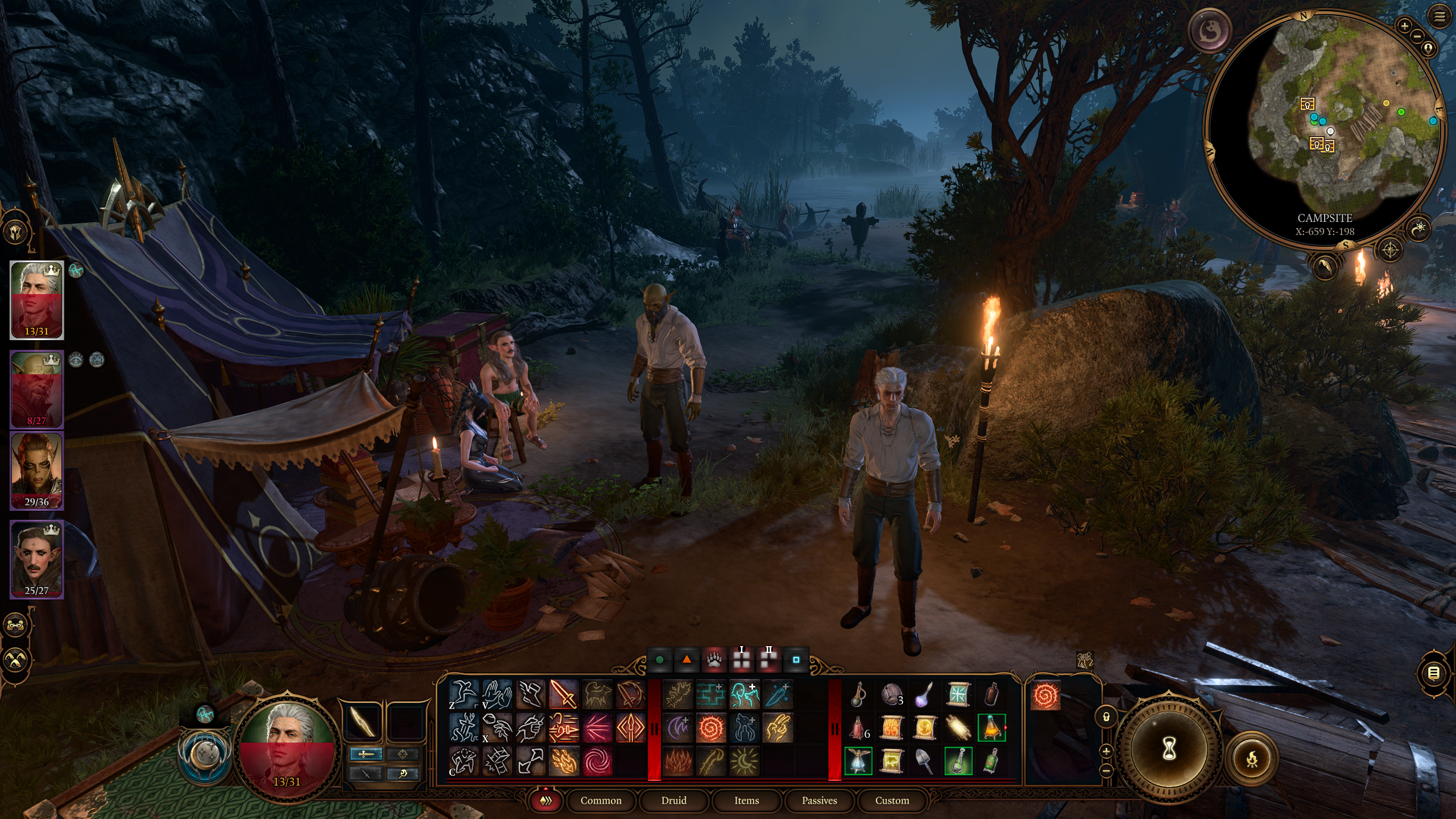Toggle the hotbar padlock lock button
This screenshot has height=819, width=1456.
pyautogui.click(x=1106, y=717)
